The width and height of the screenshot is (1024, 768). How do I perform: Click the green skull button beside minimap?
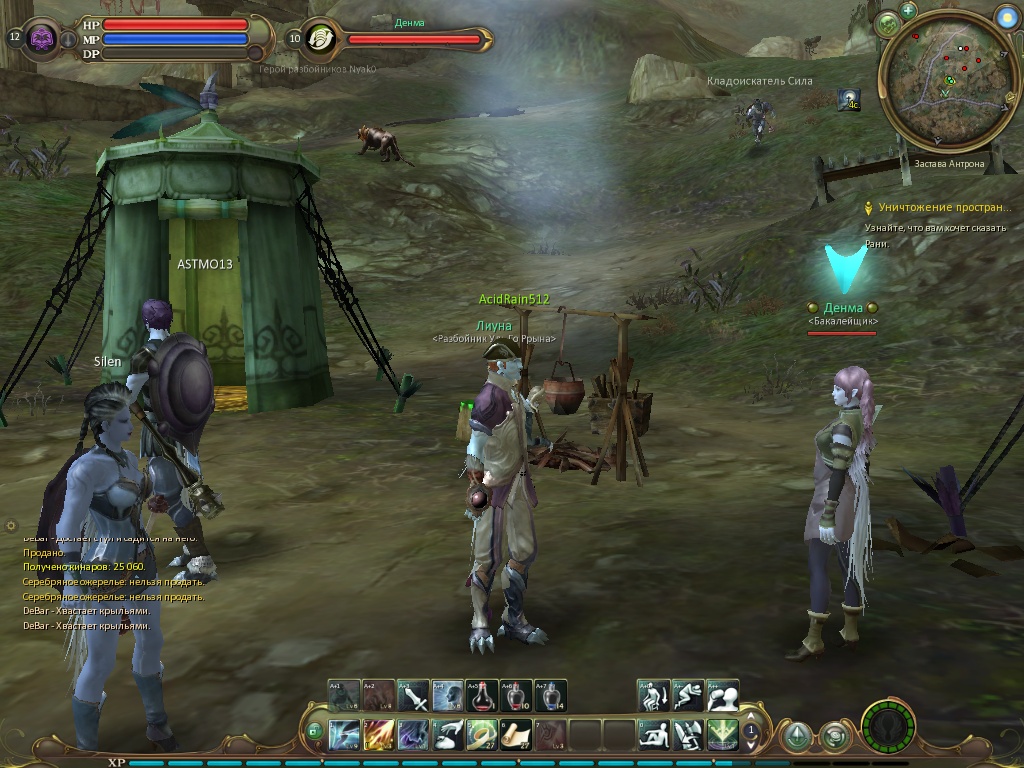point(886,24)
